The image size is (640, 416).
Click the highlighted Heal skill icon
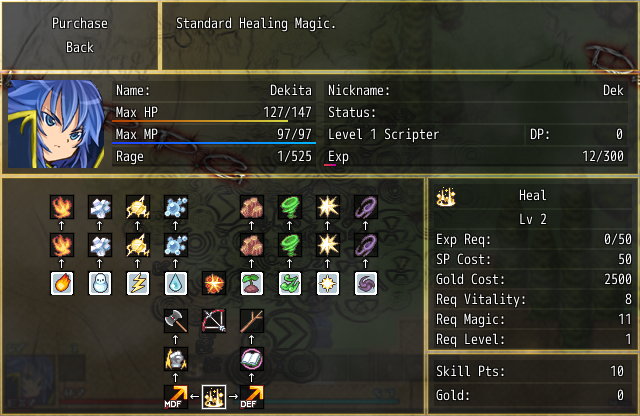214,397
